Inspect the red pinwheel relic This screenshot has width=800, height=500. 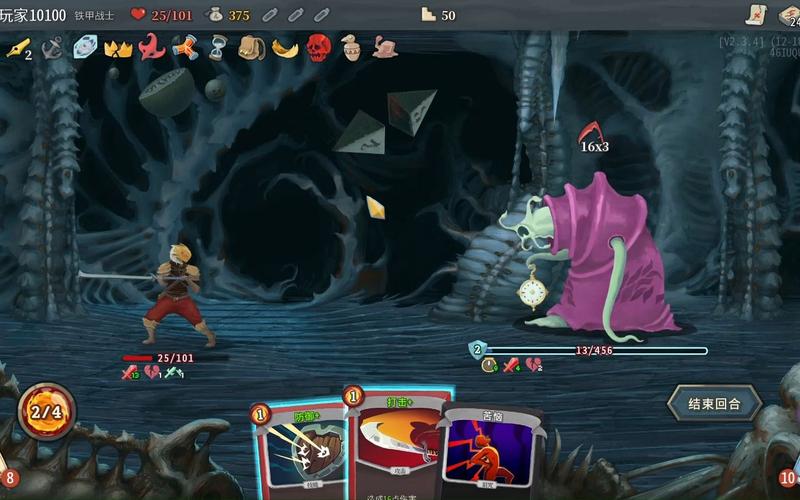tap(184, 47)
